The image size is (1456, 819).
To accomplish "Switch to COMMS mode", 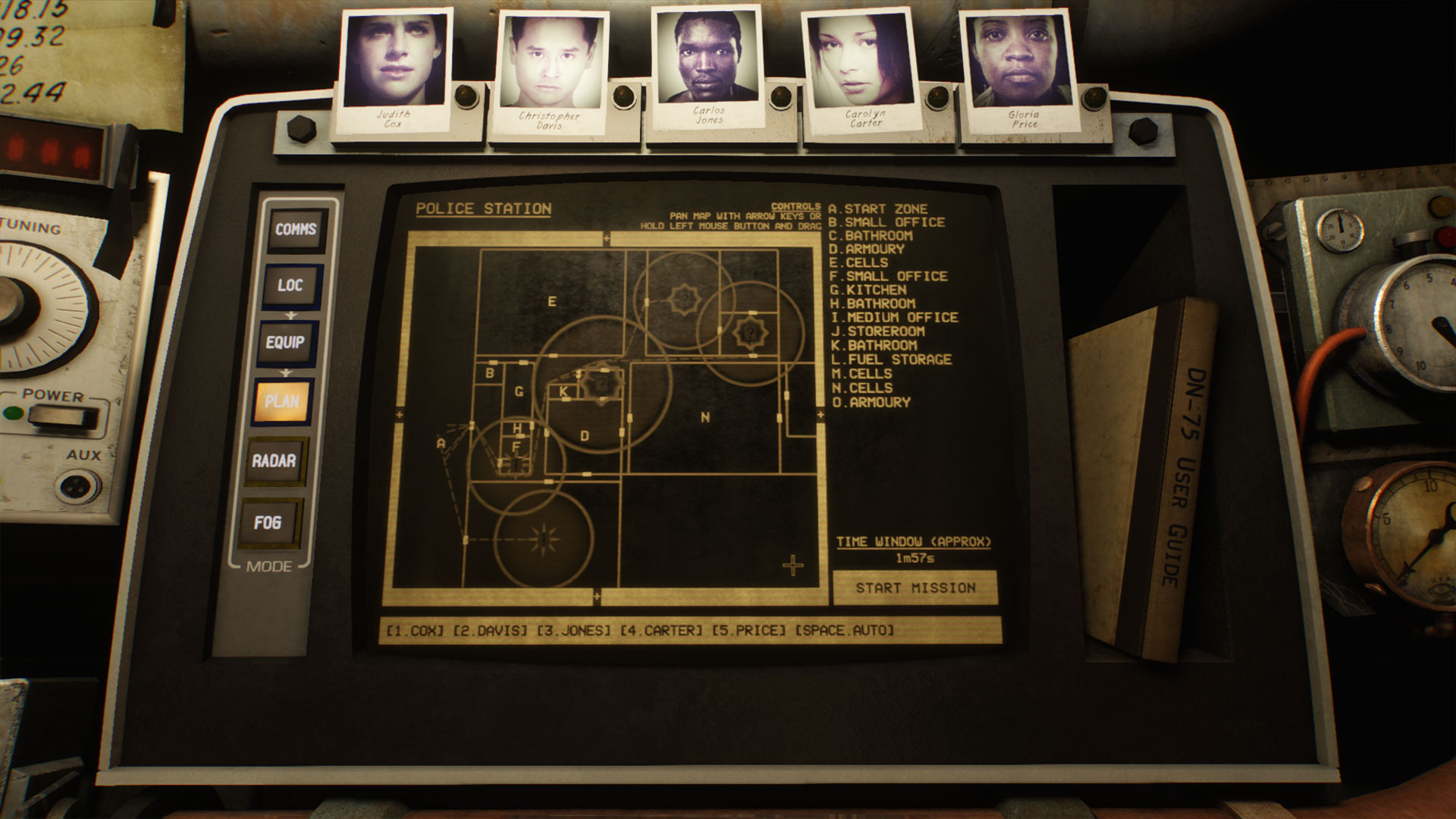I will 297,231.
